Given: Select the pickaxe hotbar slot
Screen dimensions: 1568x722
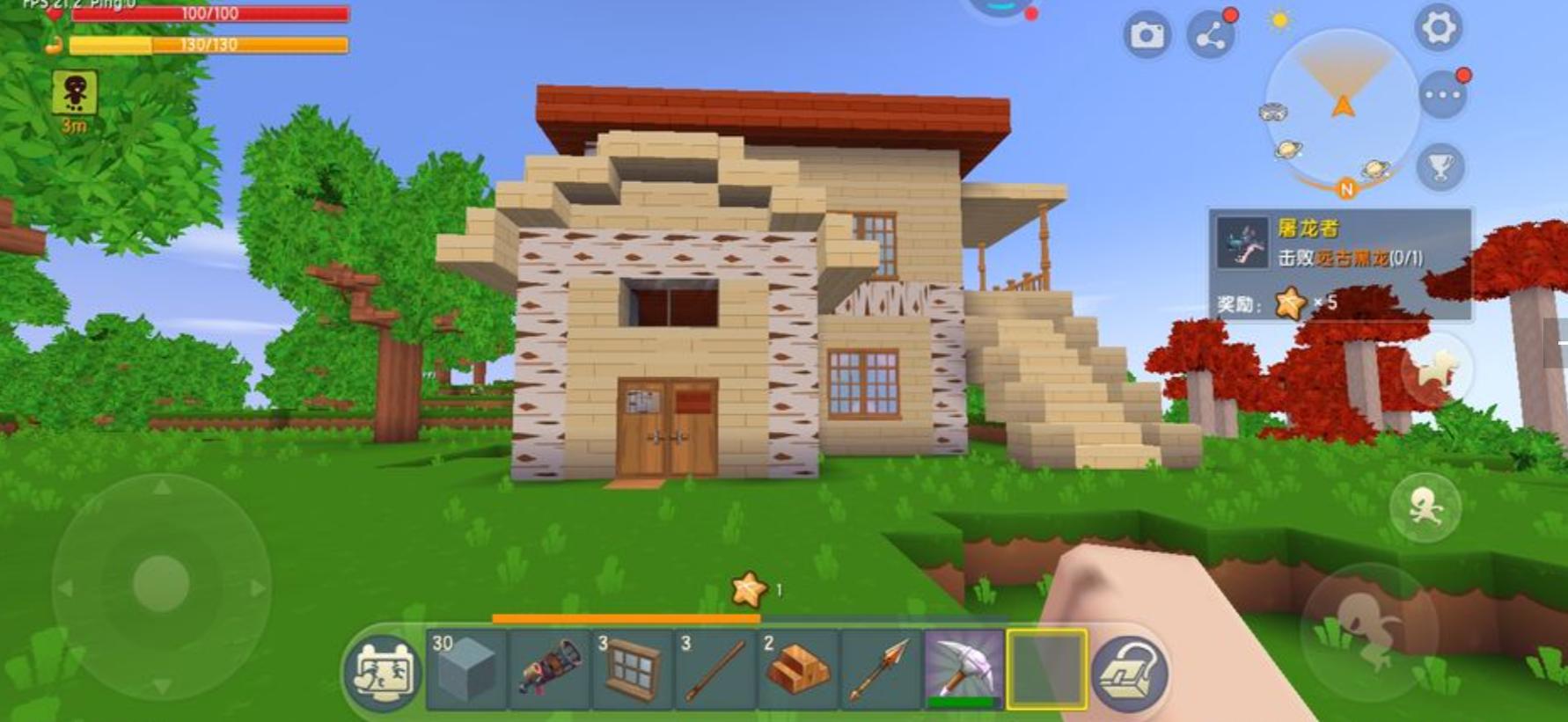Looking at the screenshot, I should coord(964,669).
